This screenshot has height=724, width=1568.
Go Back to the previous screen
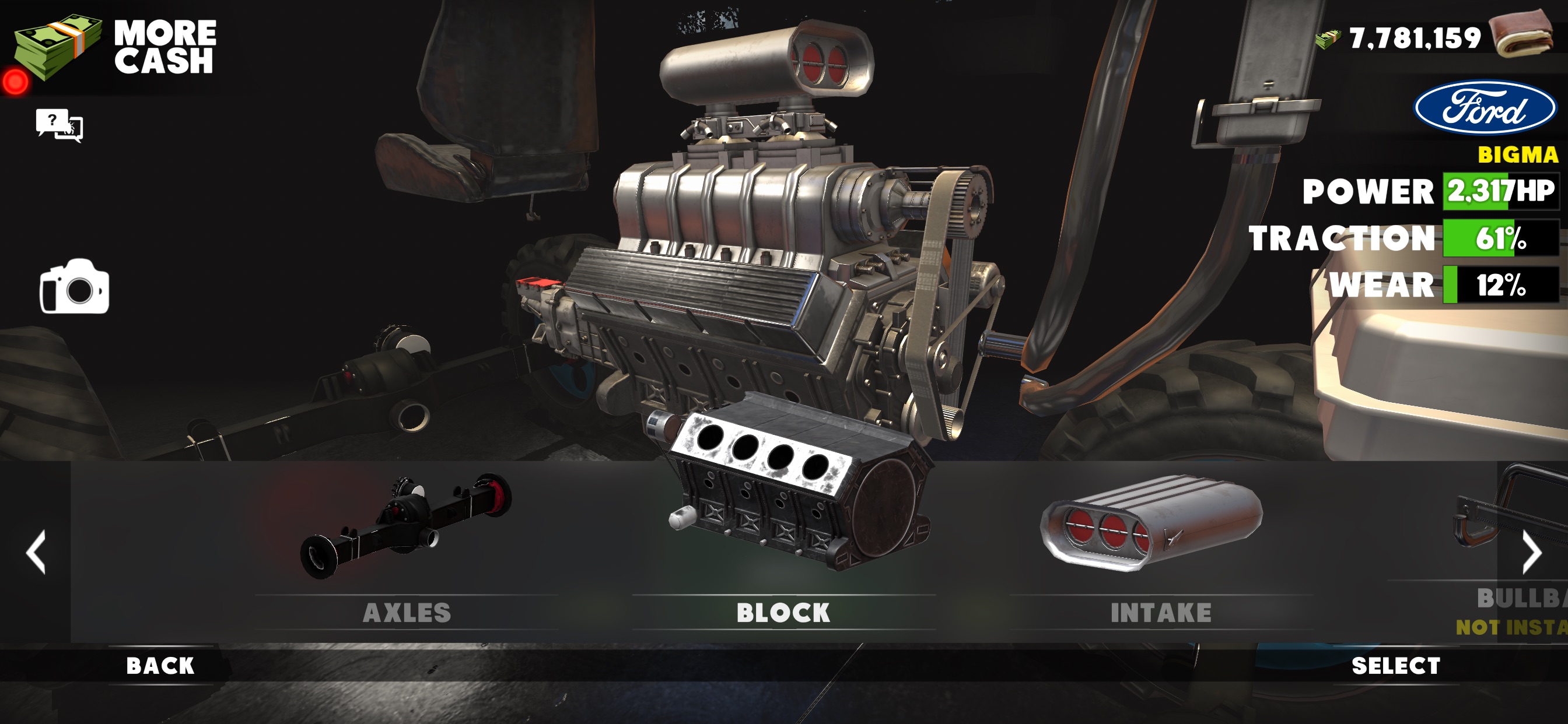coord(160,666)
